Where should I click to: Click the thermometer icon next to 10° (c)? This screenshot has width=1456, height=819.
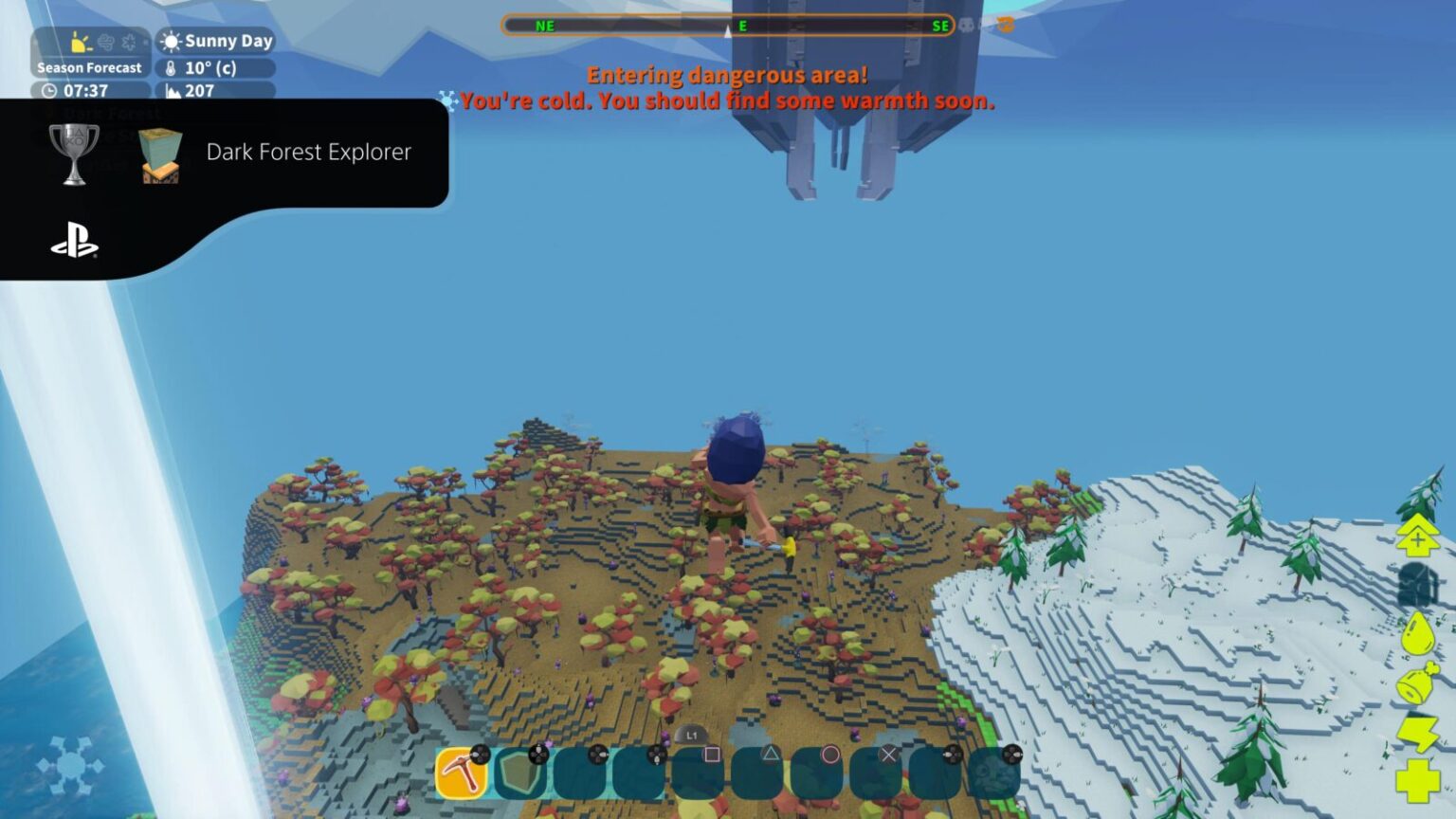pos(173,68)
